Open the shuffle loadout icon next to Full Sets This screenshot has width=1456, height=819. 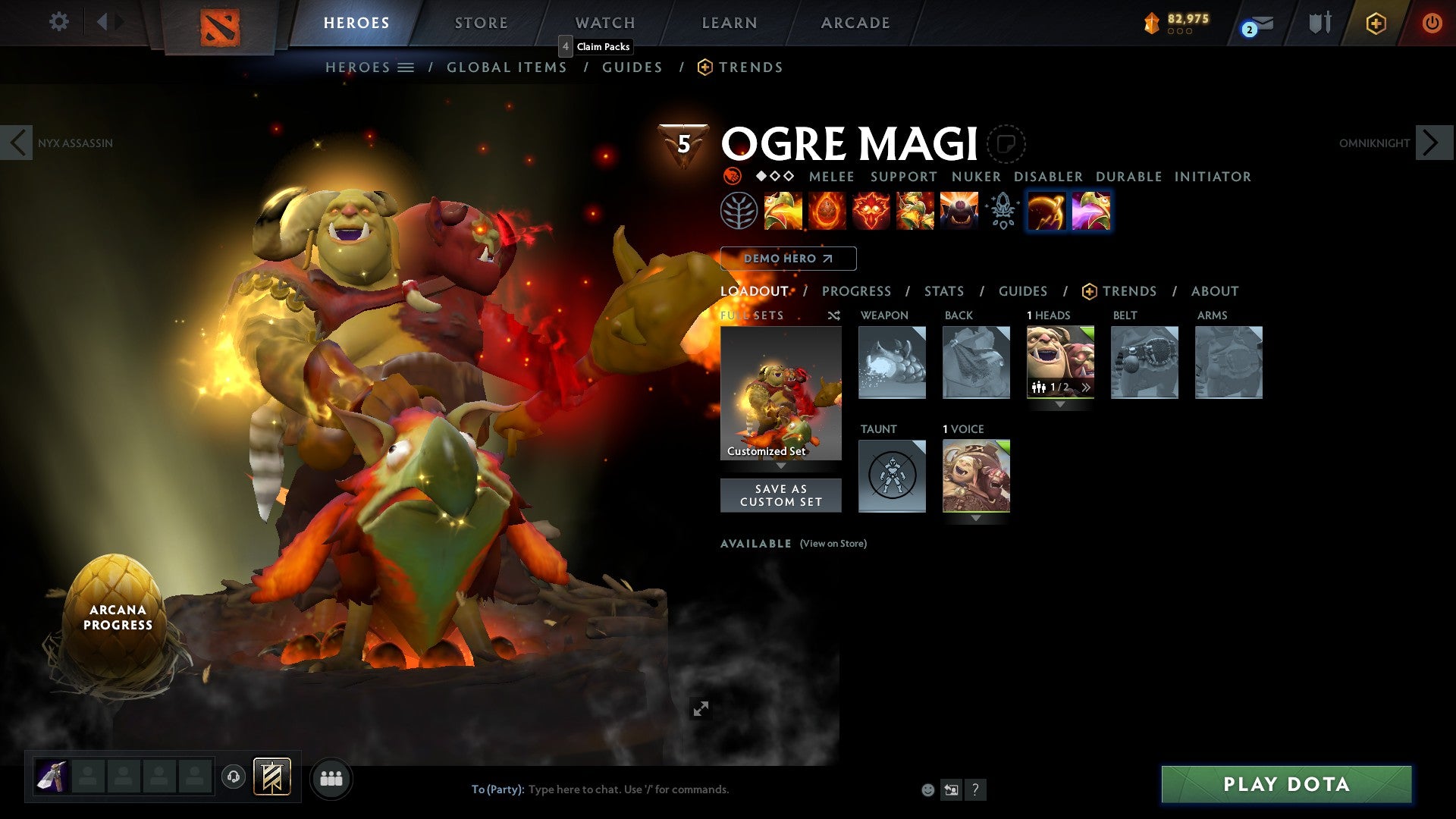[833, 315]
